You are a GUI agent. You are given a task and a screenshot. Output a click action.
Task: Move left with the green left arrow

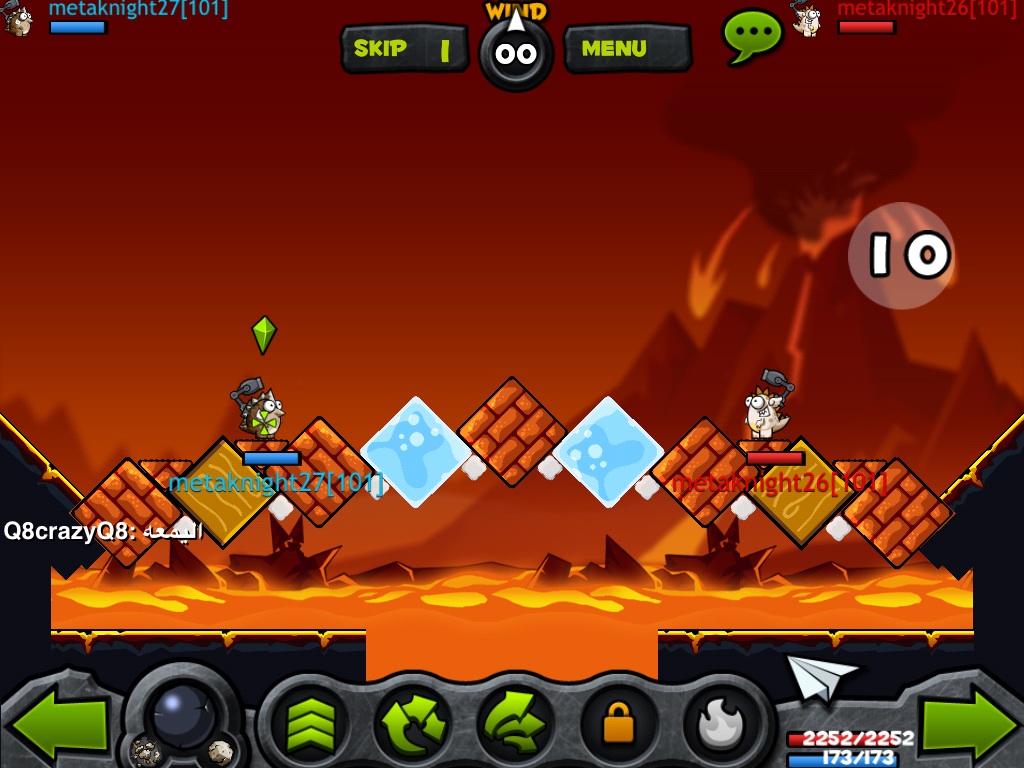(x=58, y=724)
